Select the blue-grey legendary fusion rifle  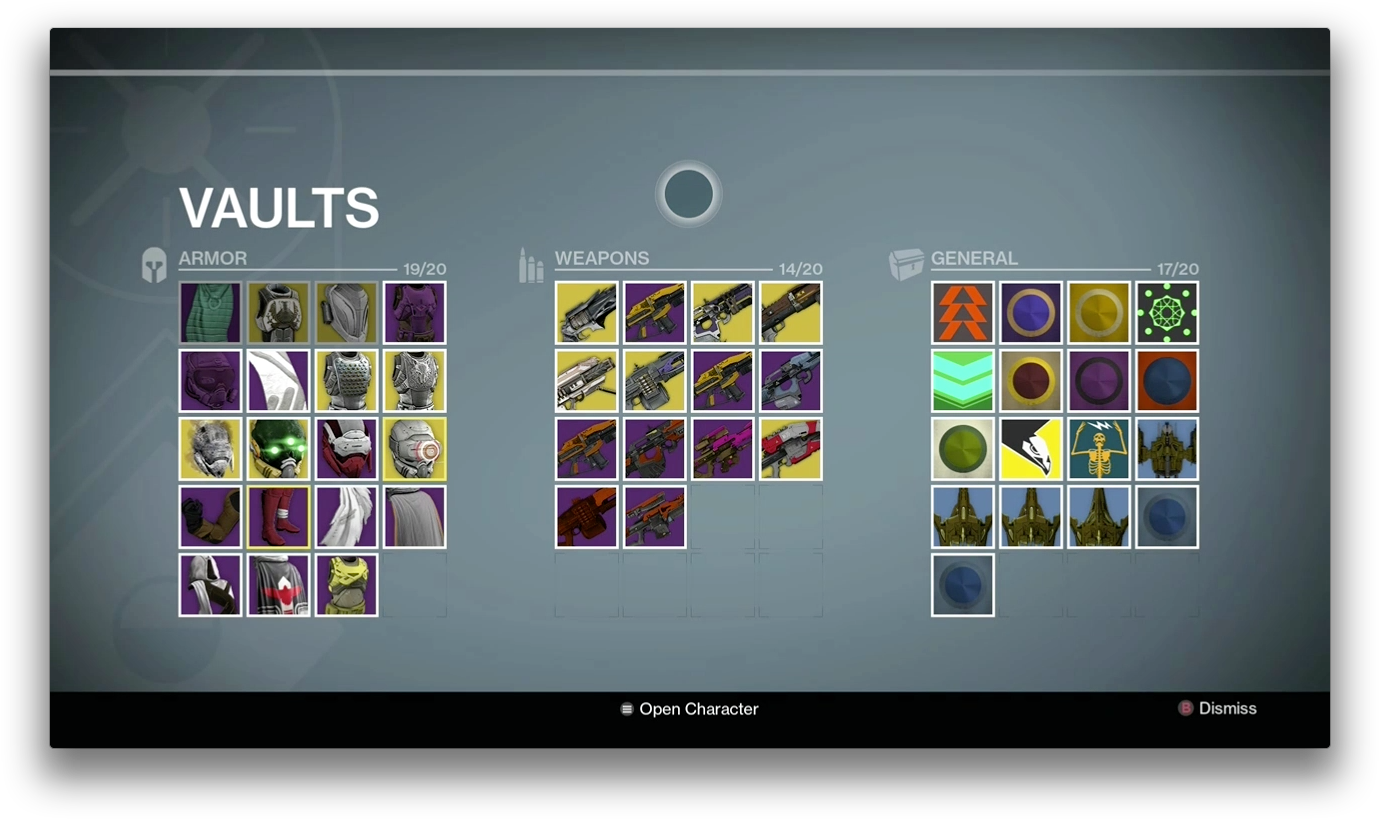coord(790,381)
